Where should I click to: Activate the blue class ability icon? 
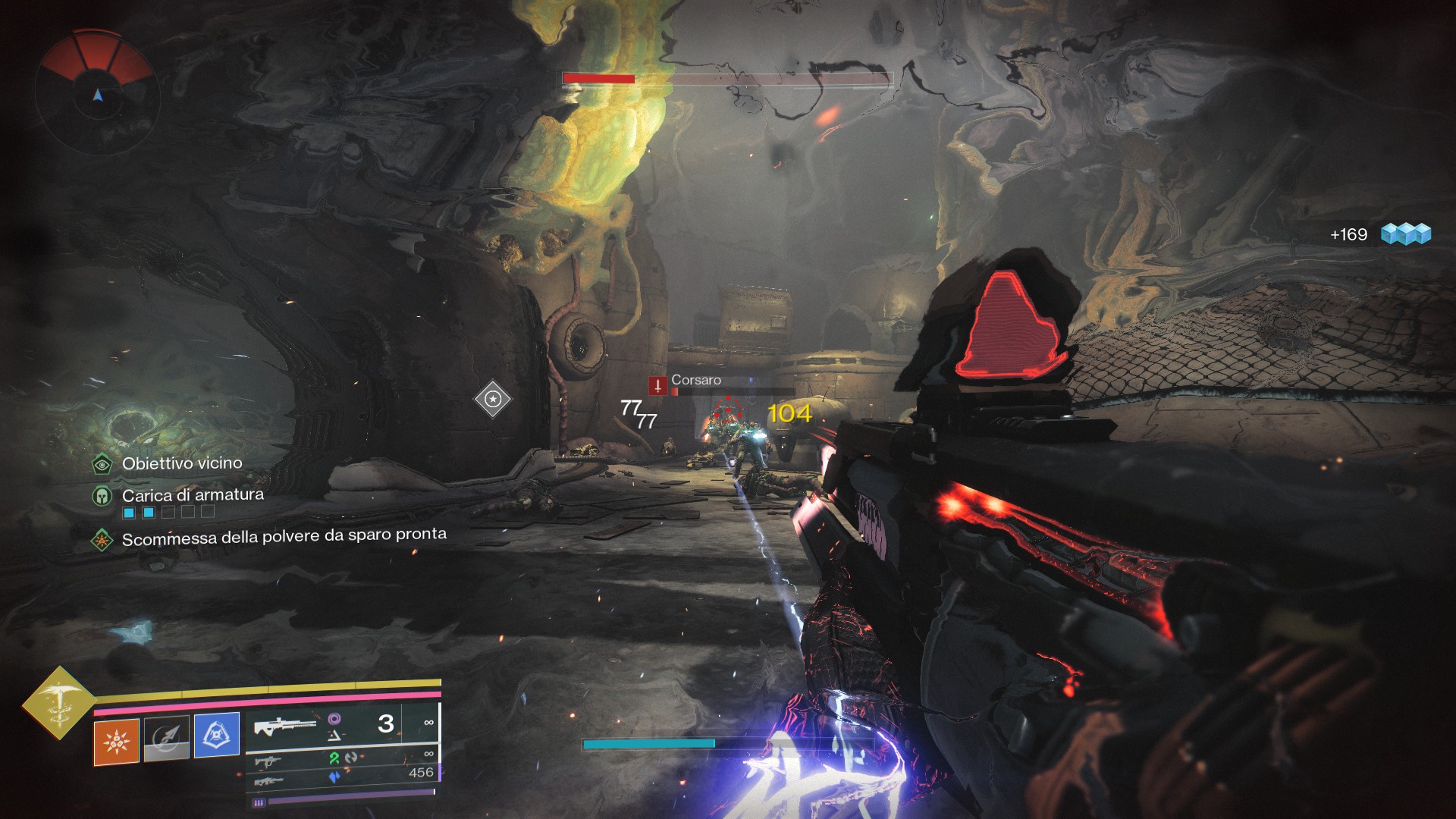217,734
